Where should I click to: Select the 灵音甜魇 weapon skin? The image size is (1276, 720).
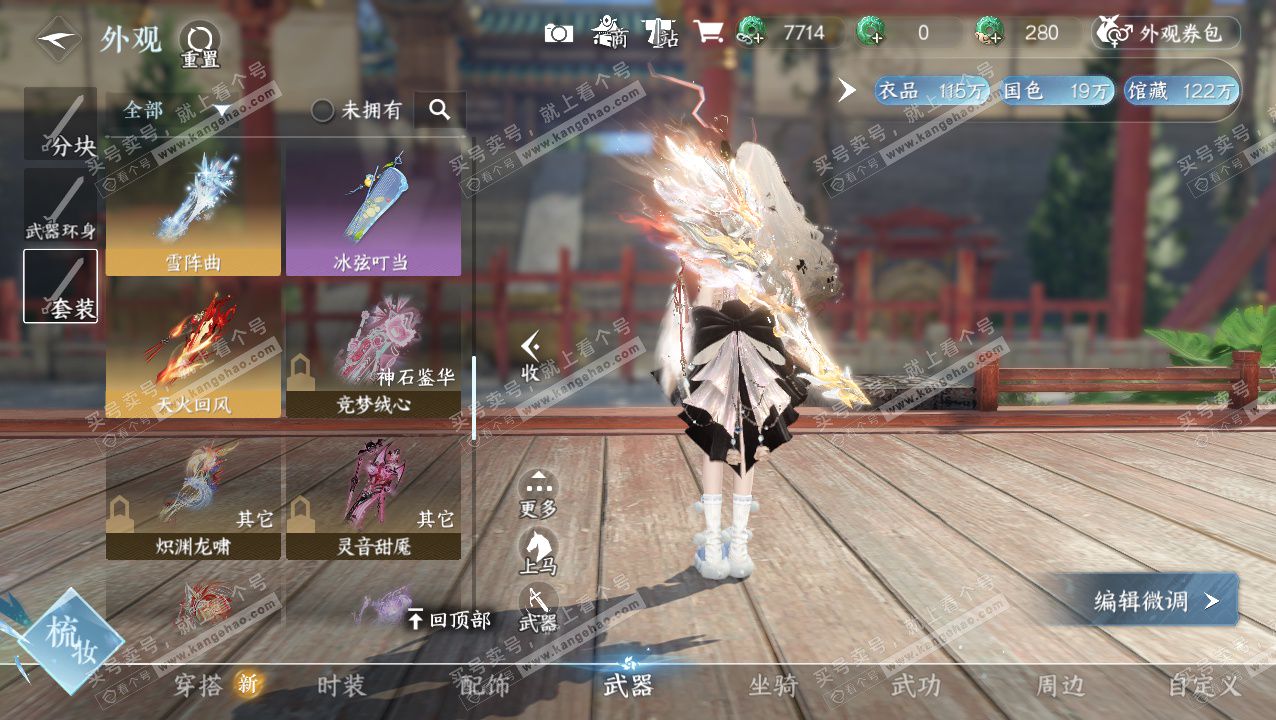coord(373,496)
